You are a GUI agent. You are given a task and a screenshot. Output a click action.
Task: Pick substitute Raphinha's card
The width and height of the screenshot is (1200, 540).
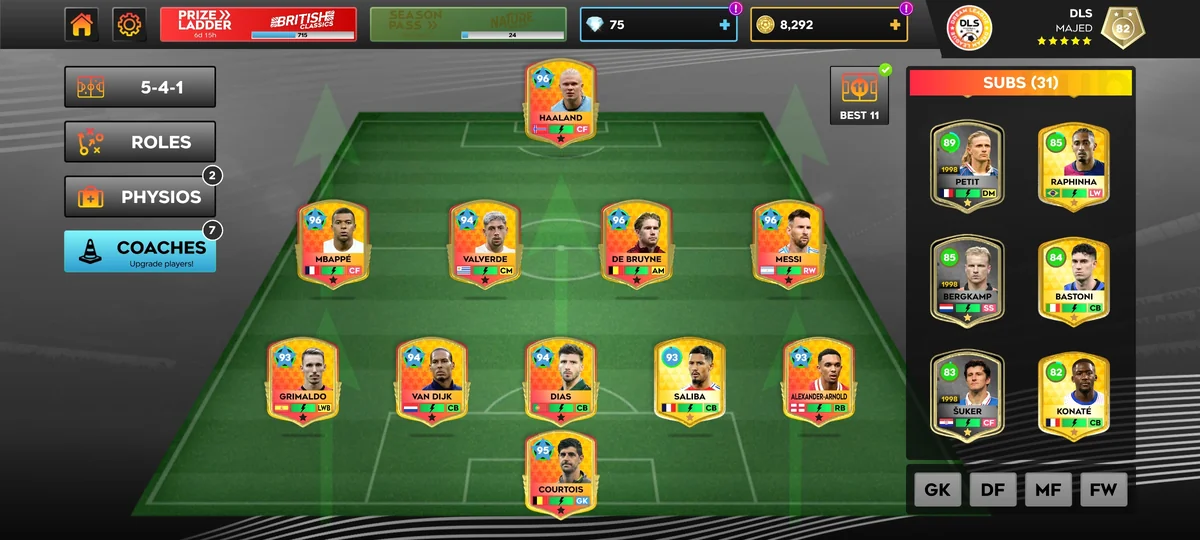pos(1074,165)
